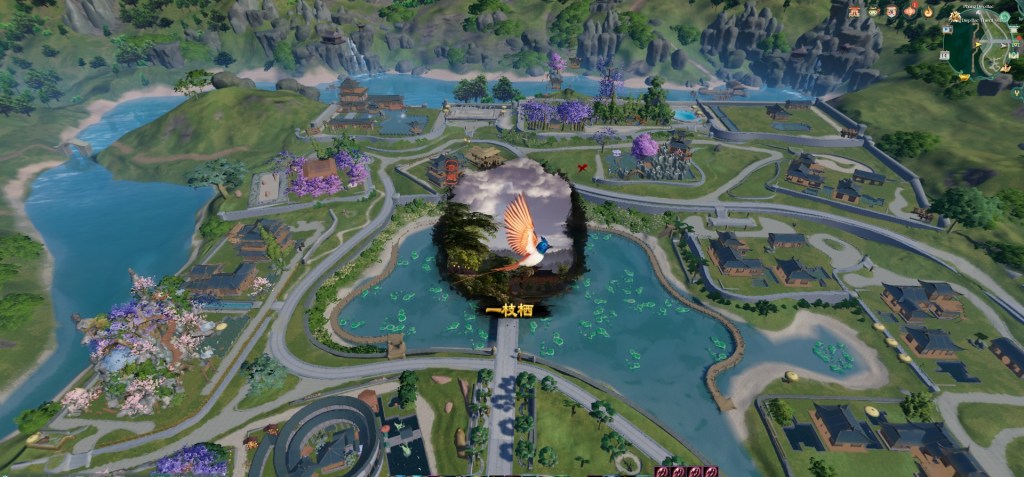
Task: Open the red gate icon in top bar
Action: tap(854, 11)
